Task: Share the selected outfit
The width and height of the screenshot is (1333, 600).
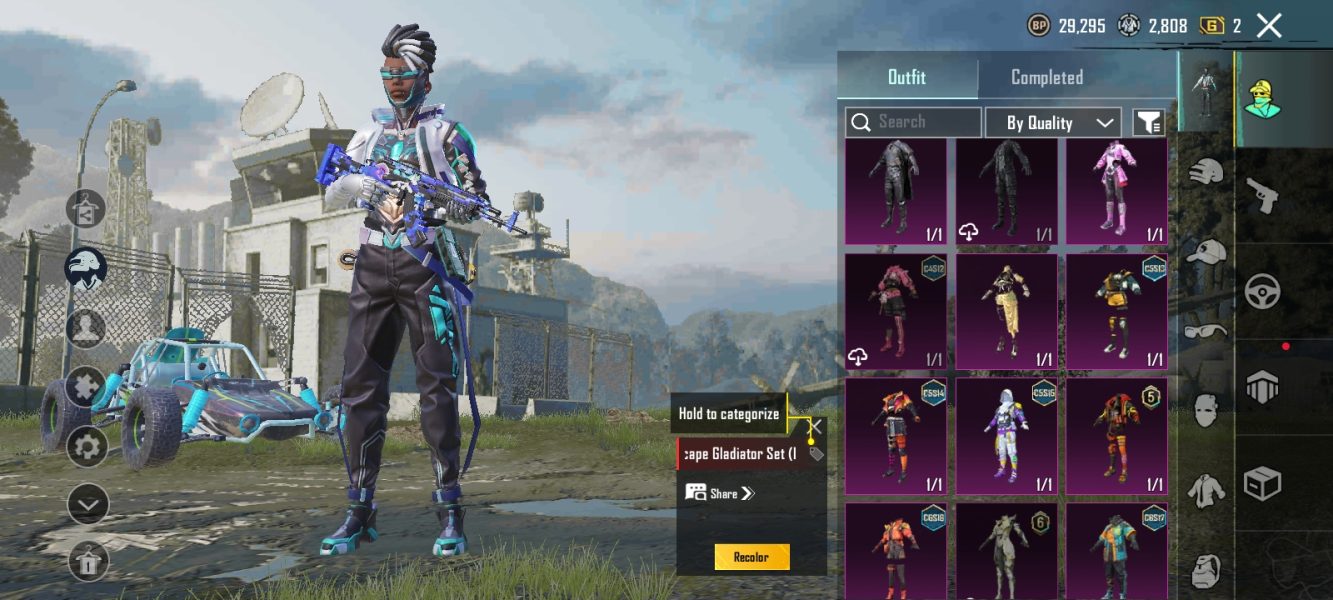Action: (x=722, y=493)
